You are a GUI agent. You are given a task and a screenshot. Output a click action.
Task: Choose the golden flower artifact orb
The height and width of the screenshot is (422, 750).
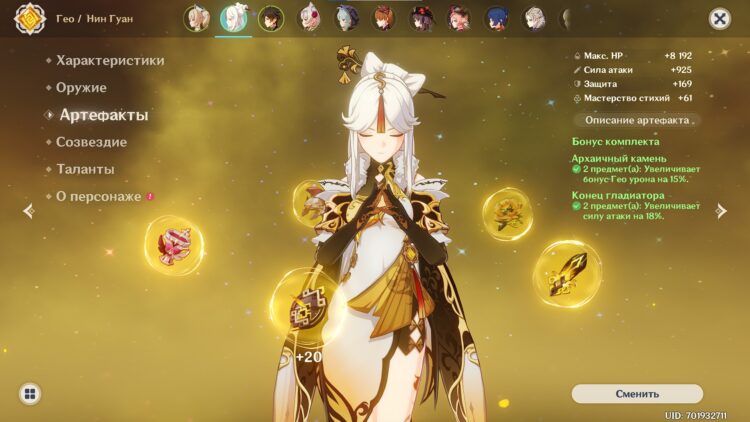coord(507,213)
